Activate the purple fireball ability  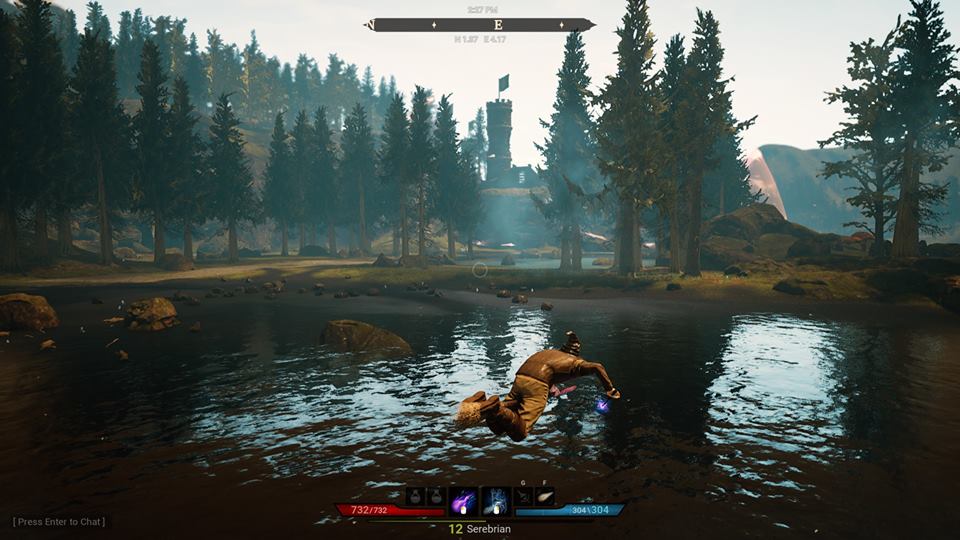464,500
